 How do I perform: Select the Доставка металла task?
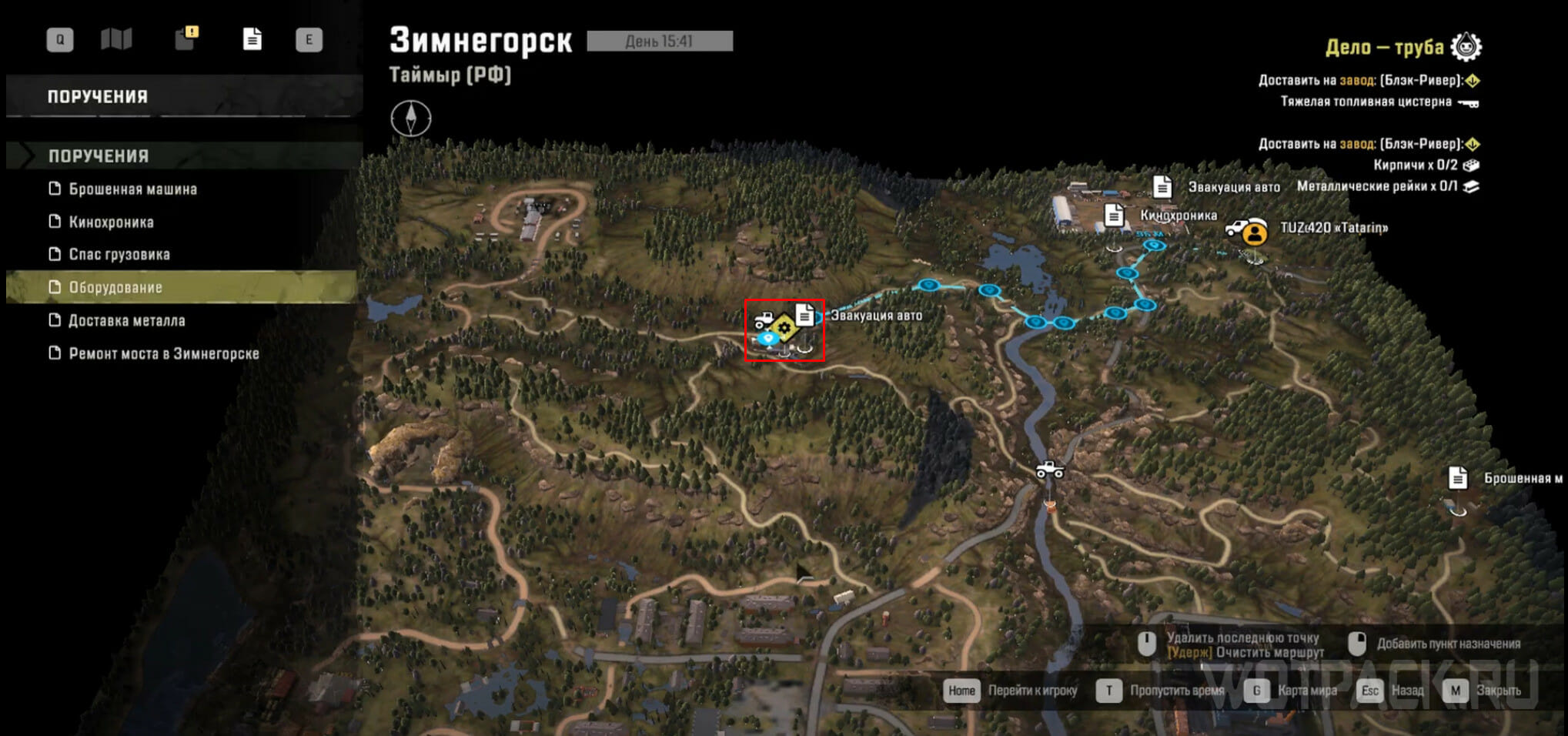(x=126, y=320)
